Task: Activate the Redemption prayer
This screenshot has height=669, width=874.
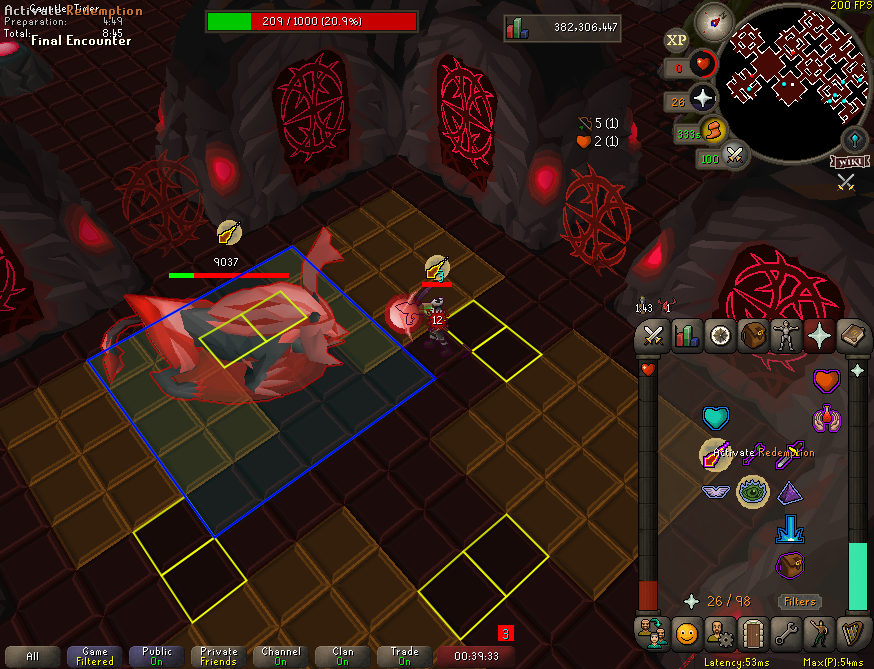Action: pyautogui.click(x=715, y=454)
